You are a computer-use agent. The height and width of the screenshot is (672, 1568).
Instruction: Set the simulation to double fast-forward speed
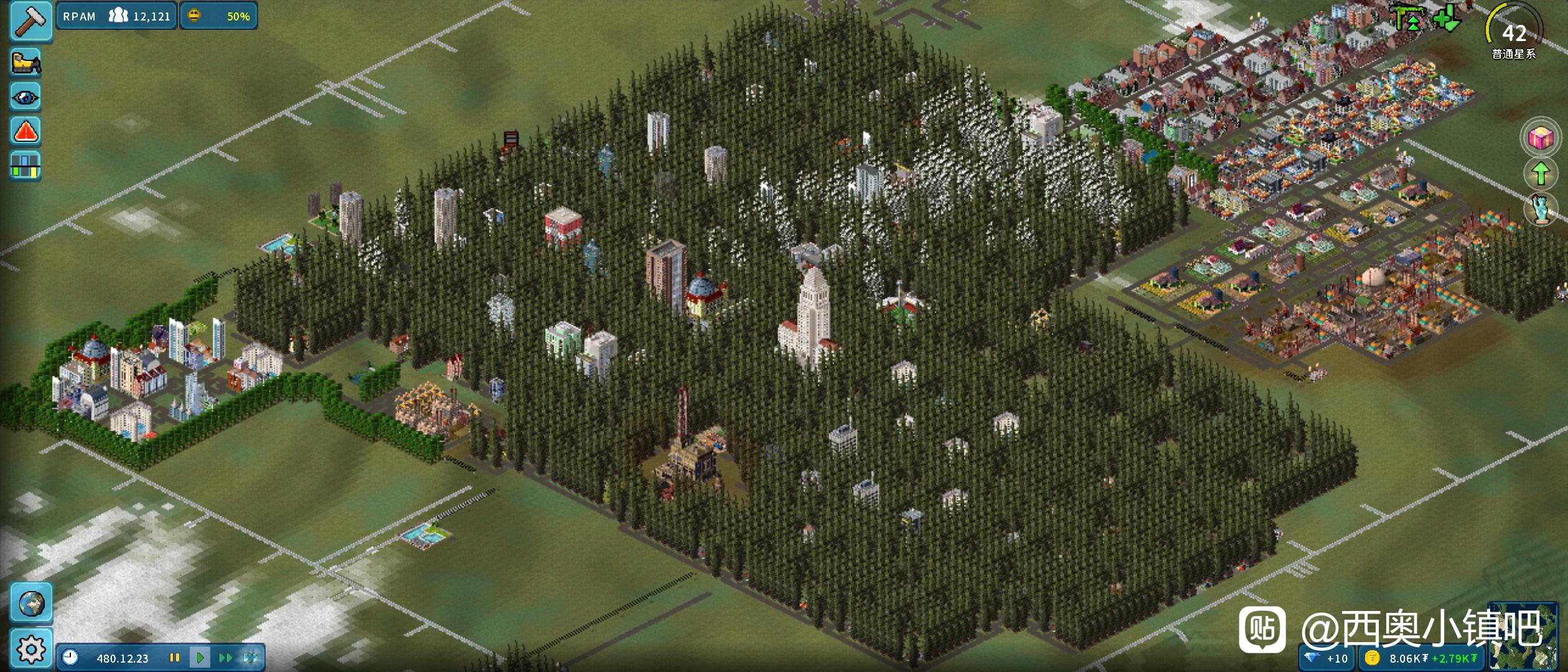click(x=225, y=658)
